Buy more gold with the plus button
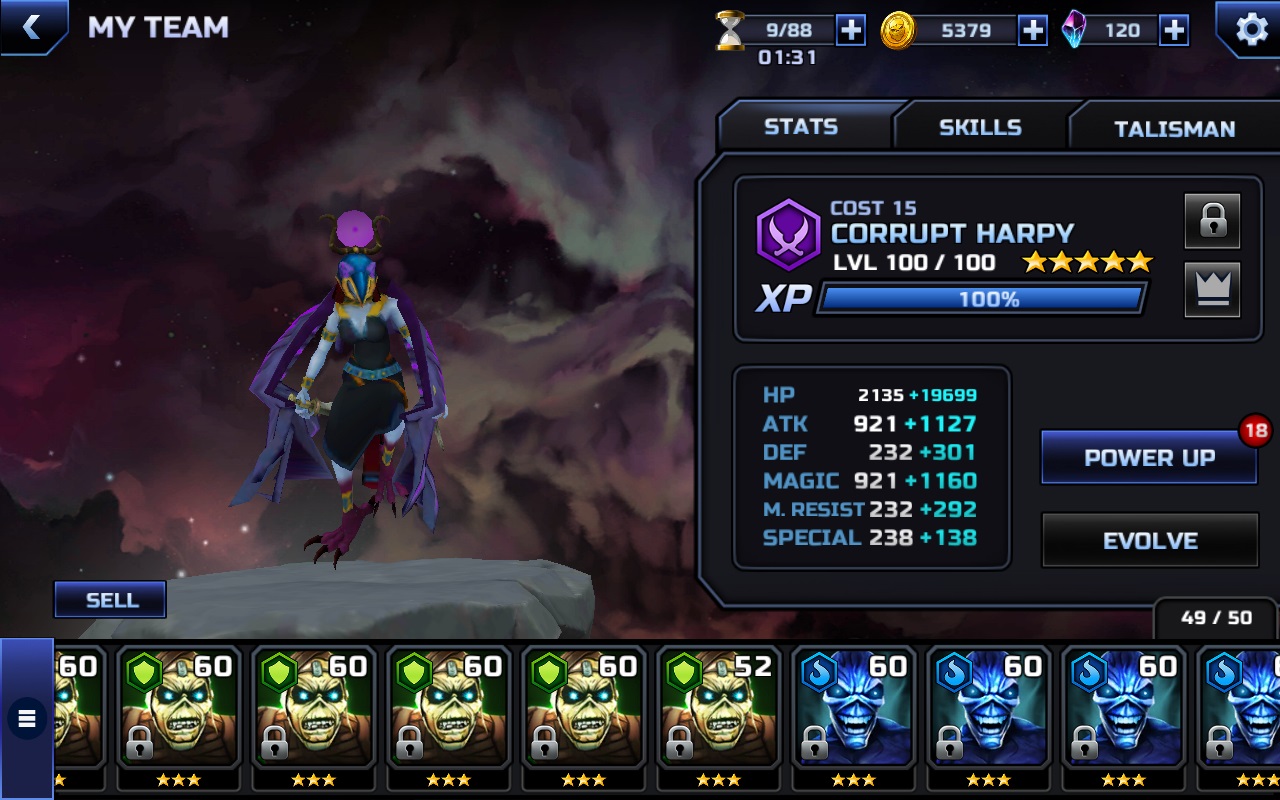 click(1032, 30)
